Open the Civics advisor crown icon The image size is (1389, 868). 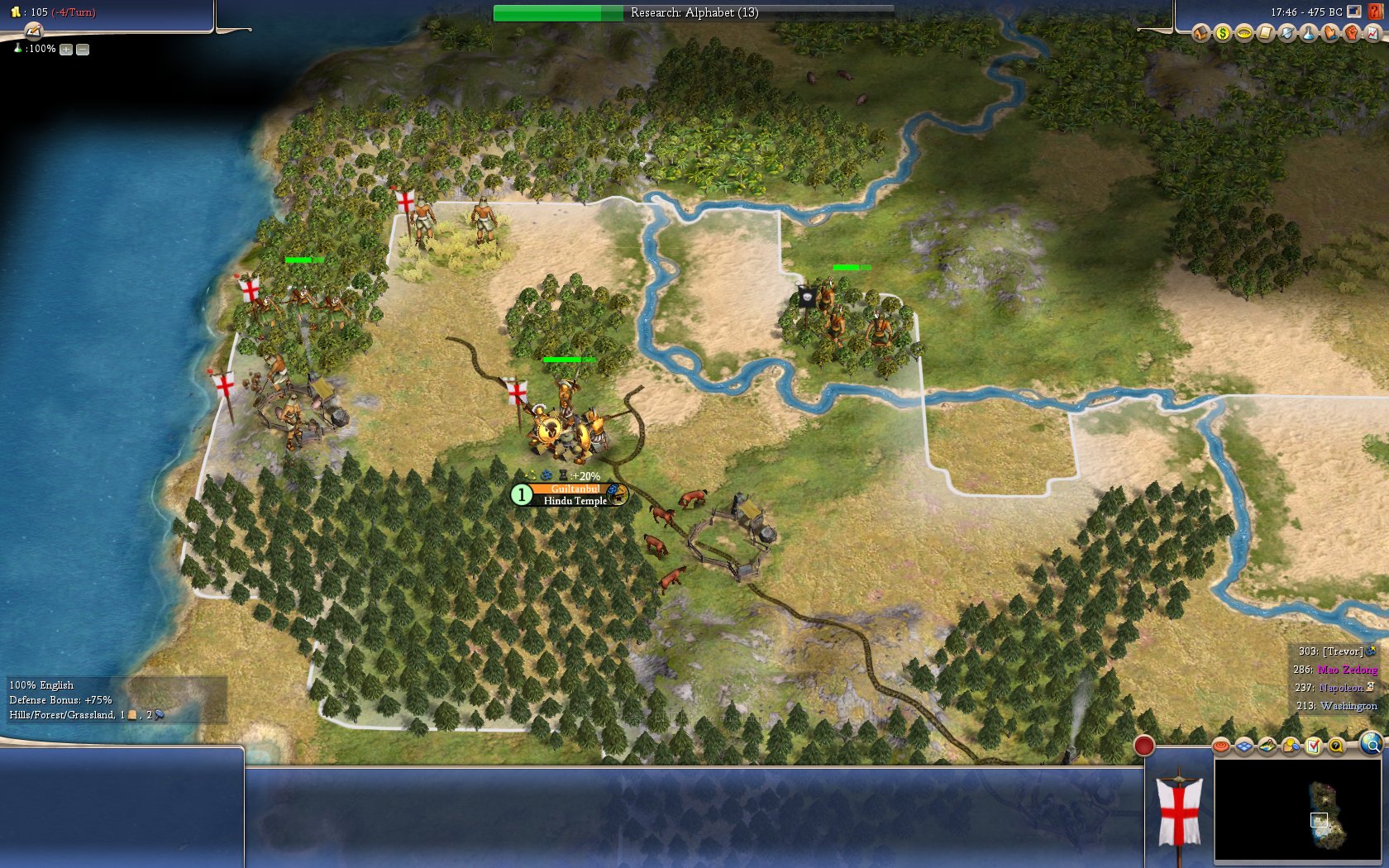(x=1243, y=33)
